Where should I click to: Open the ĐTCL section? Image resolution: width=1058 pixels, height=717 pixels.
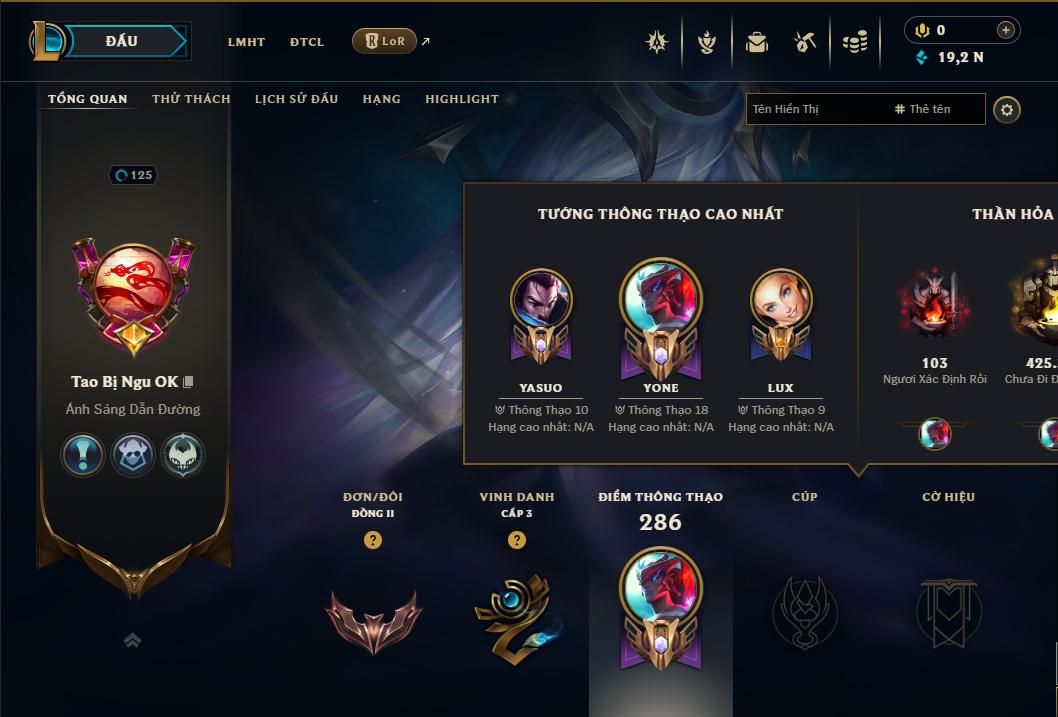(x=307, y=42)
